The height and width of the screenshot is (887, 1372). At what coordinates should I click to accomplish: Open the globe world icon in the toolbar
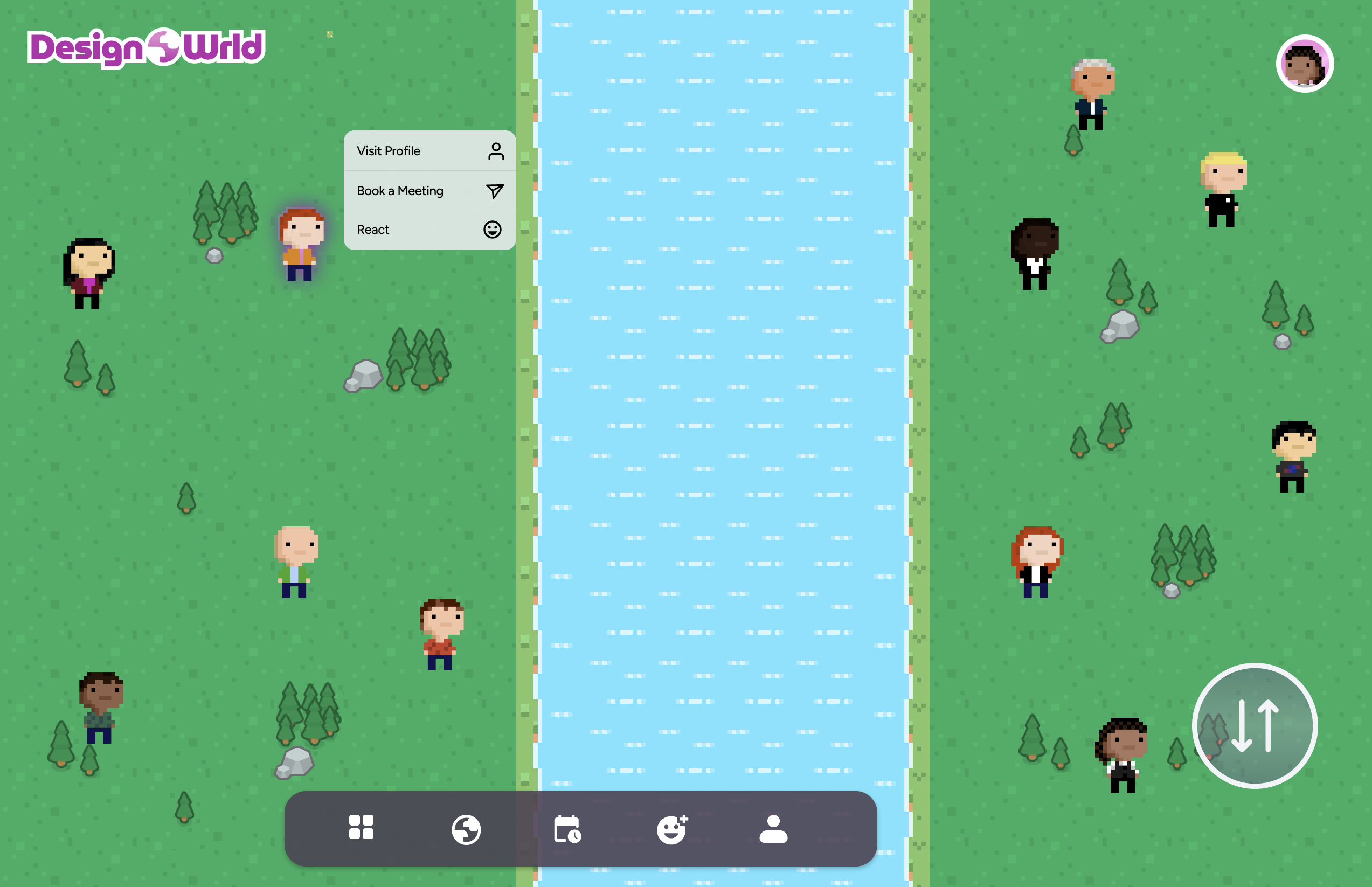[467, 828]
